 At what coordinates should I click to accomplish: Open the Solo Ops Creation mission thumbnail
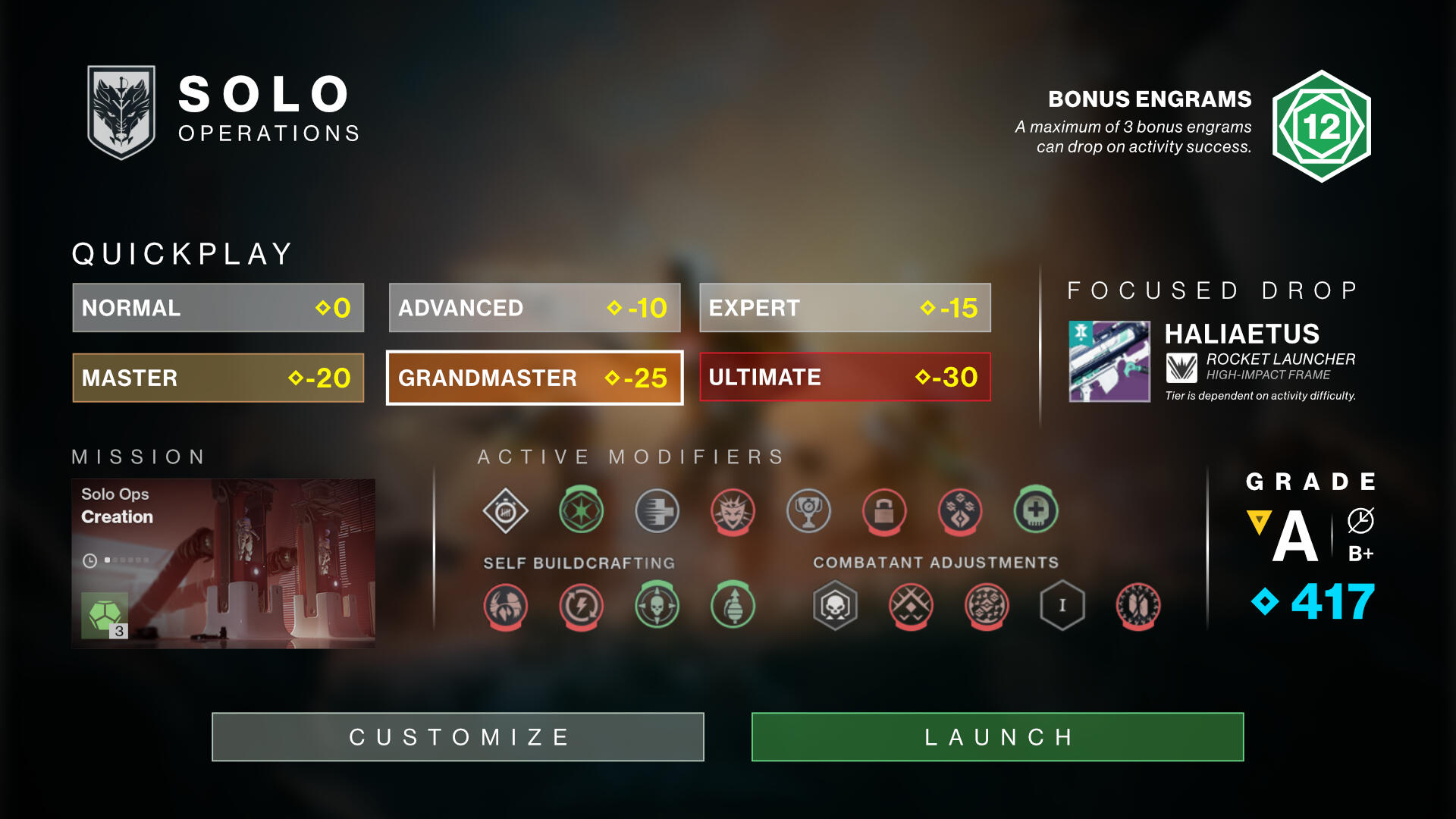coord(223,564)
